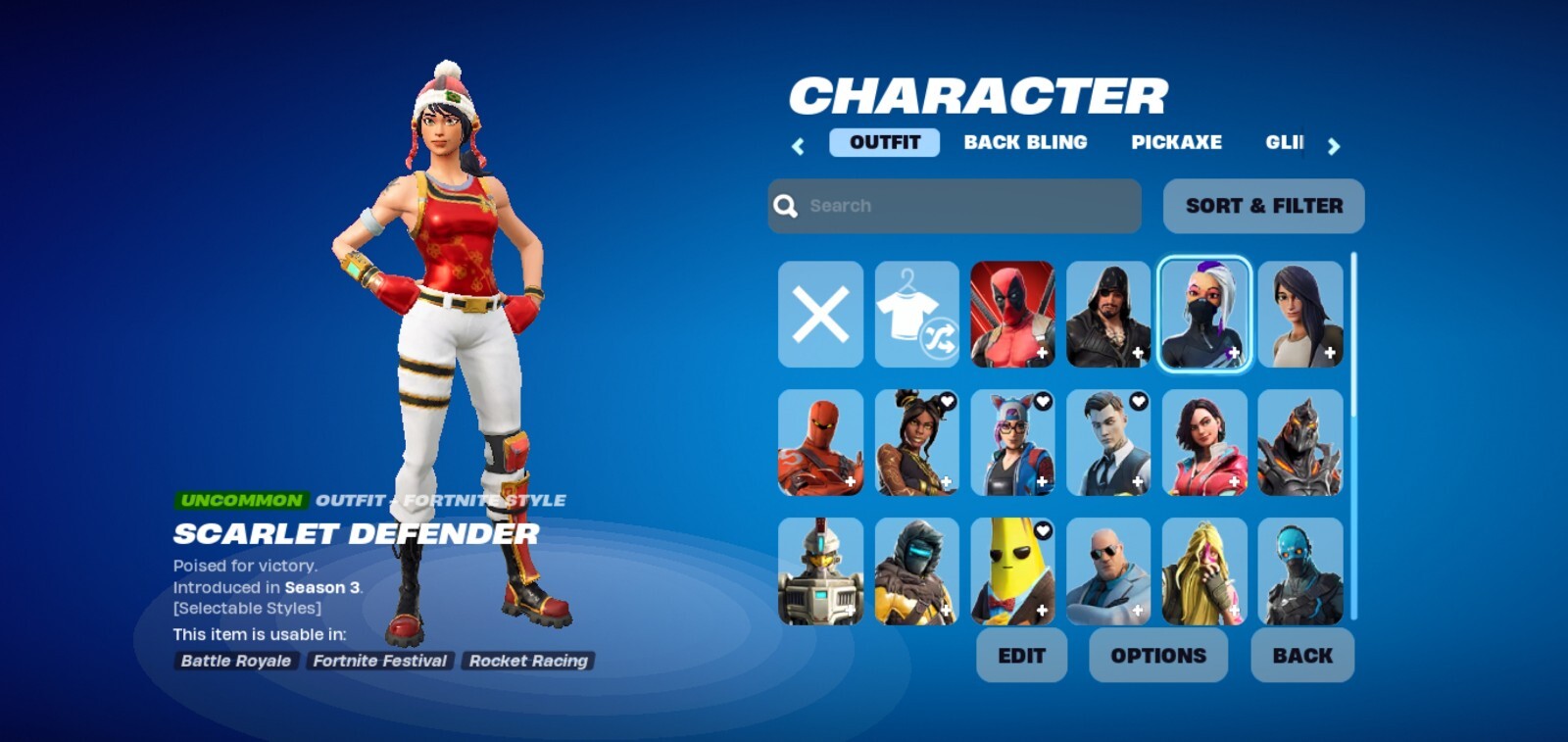
Task: Select the tuxedo Peely banana outfit
Action: [x=1012, y=569]
